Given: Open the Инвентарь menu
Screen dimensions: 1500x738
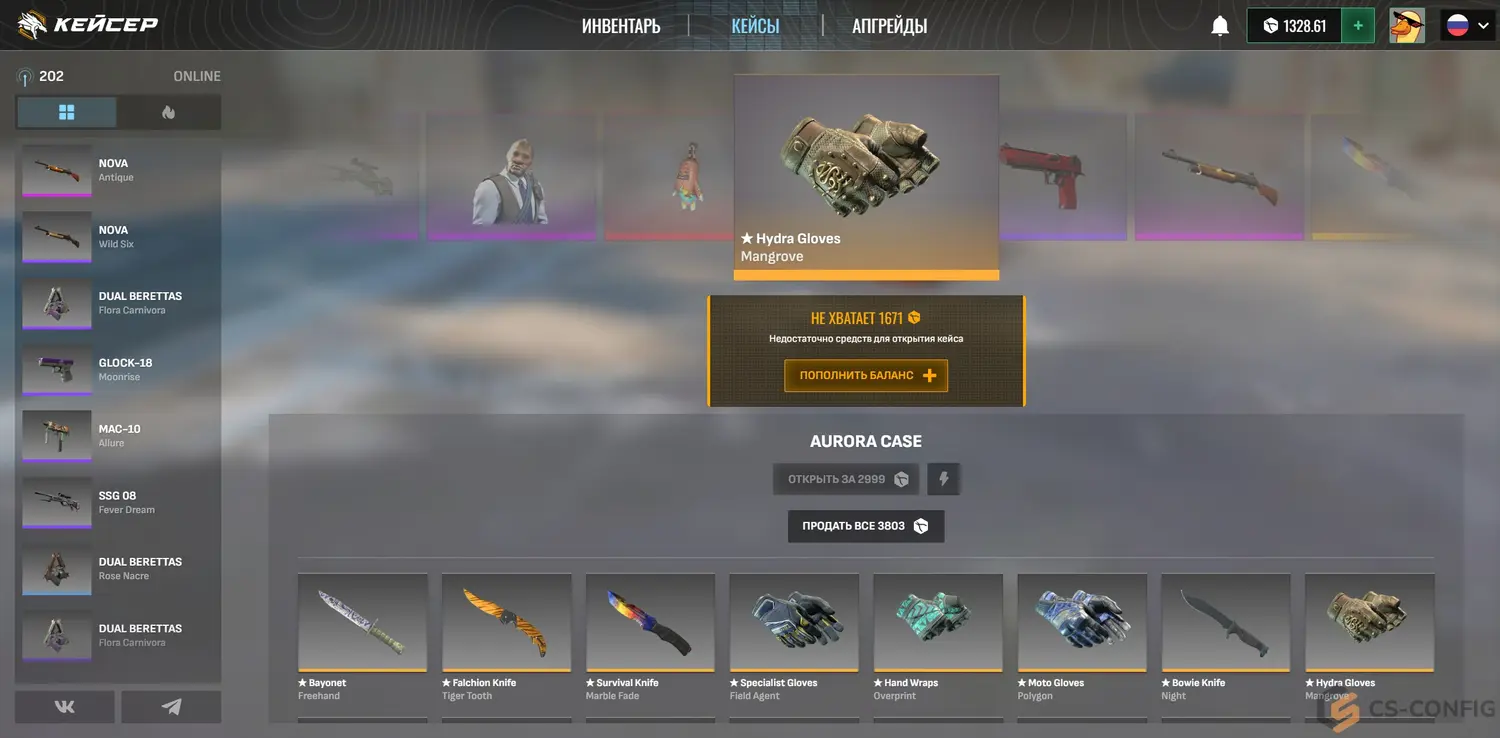Looking at the screenshot, I should point(621,26).
